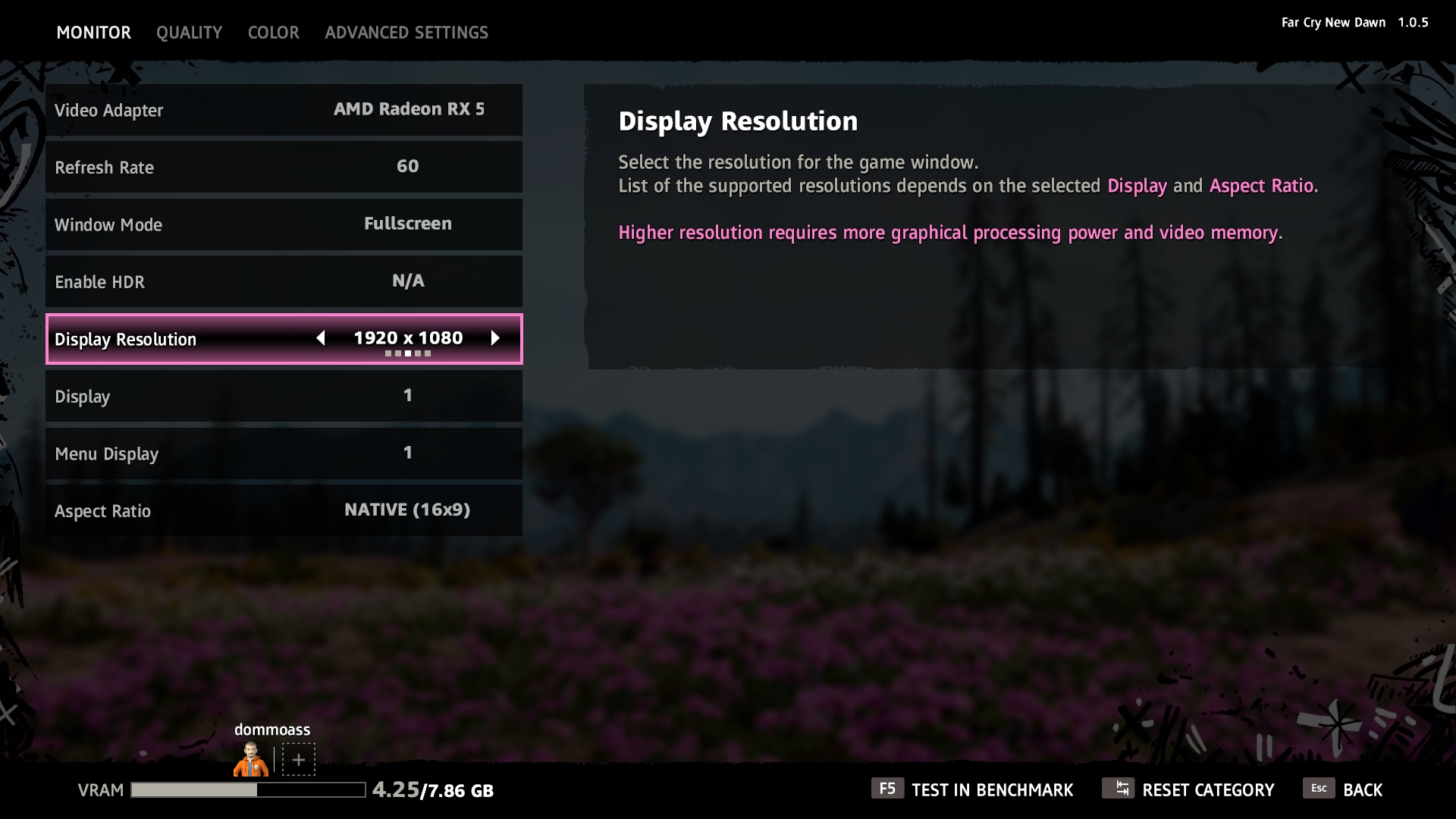Image resolution: width=1456 pixels, height=819 pixels.
Task: Select the Enable HDR row
Action: pos(284,281)
